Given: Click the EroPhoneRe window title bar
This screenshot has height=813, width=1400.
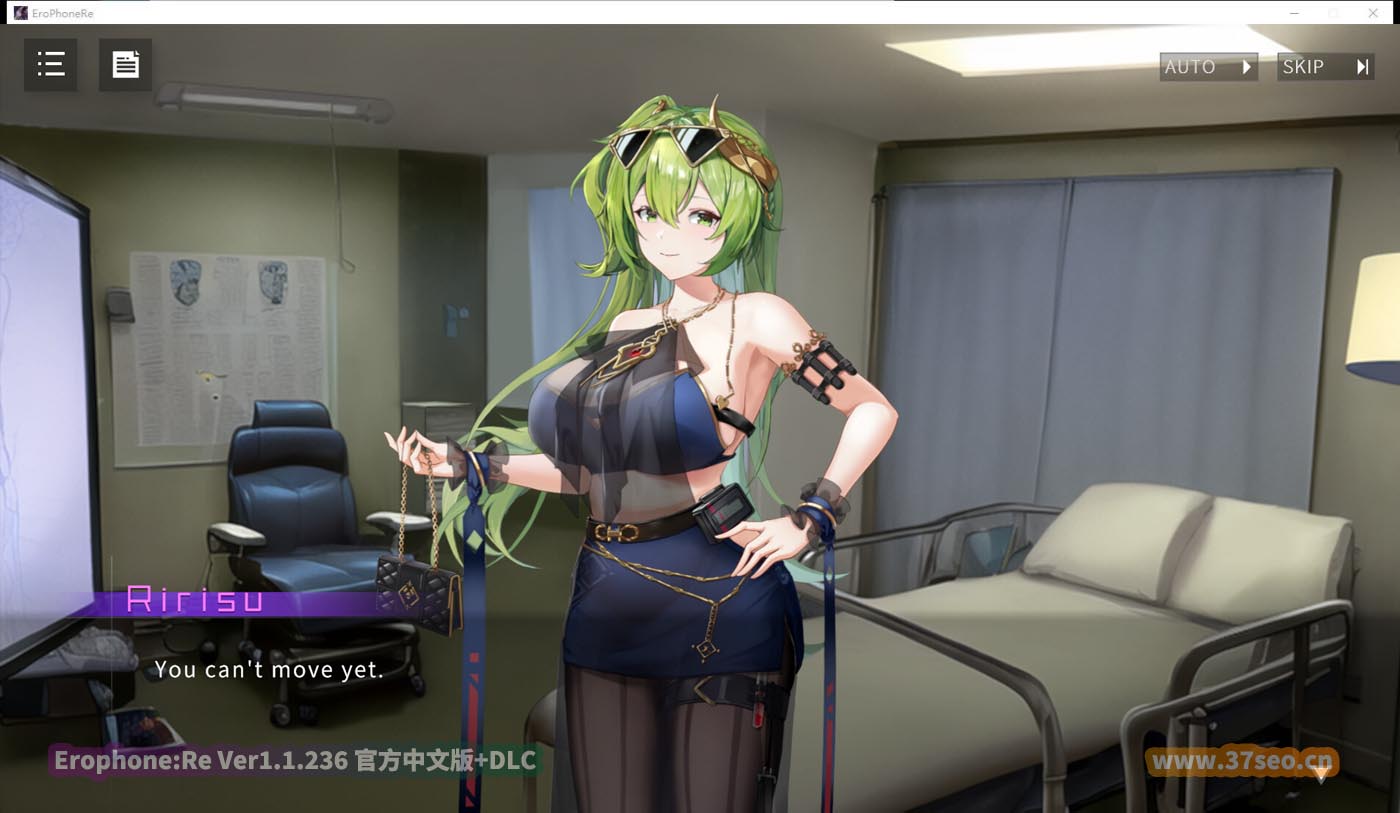Looking at the screenshot, I should click(600, 13).
